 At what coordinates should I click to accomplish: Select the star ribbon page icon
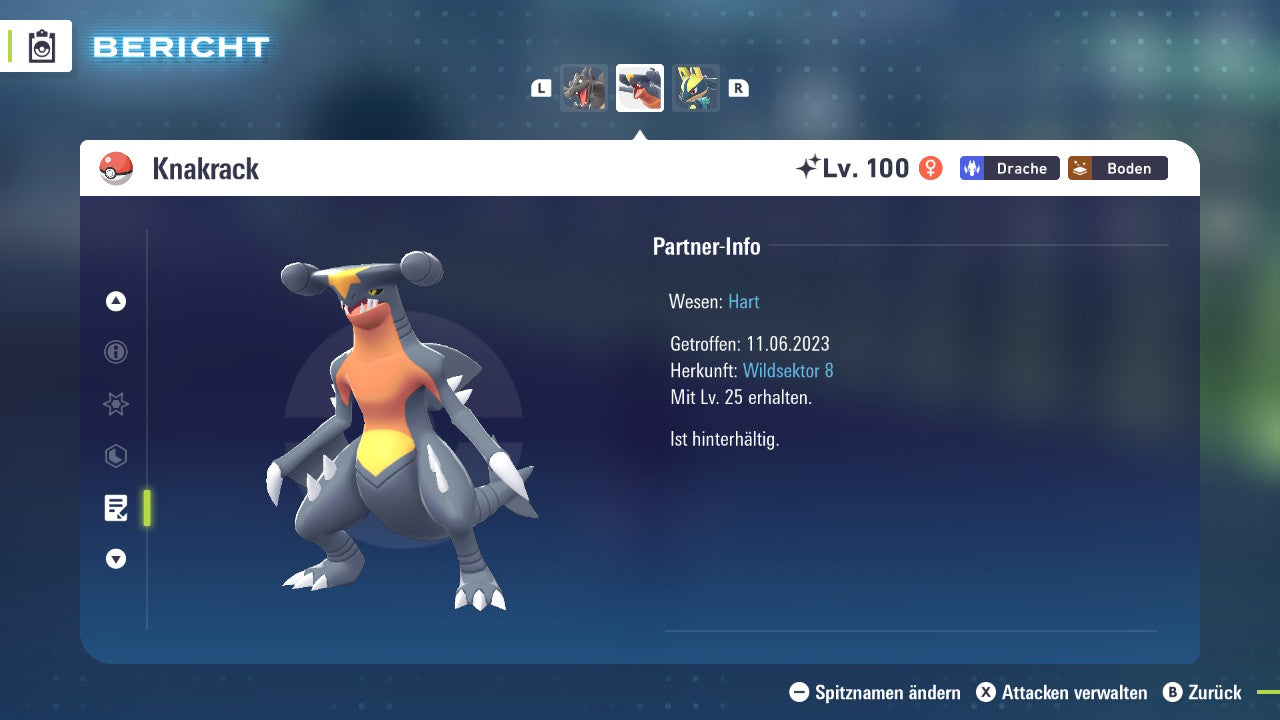[x=115, y=404]
